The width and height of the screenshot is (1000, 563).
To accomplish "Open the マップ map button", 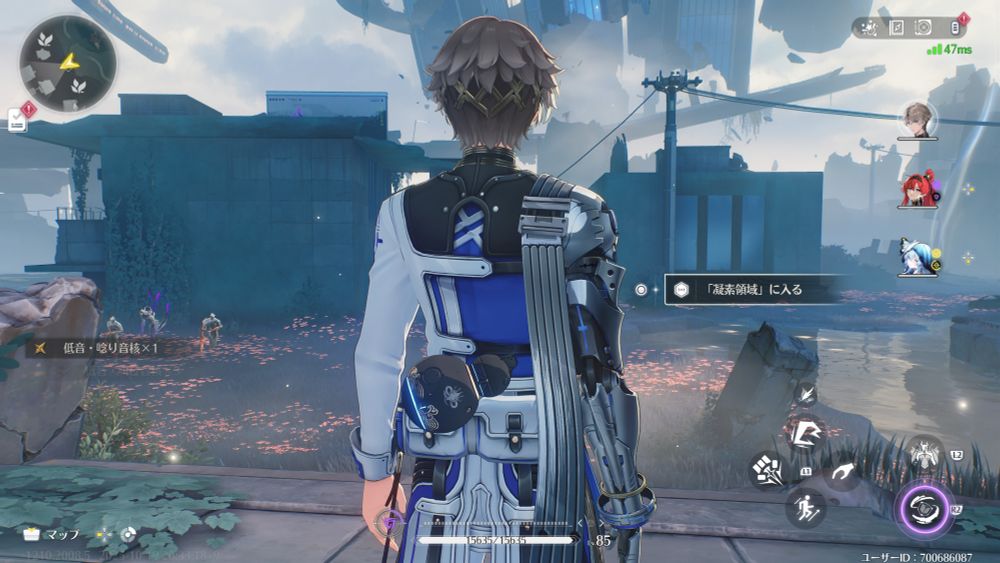I will pos(52,535).
